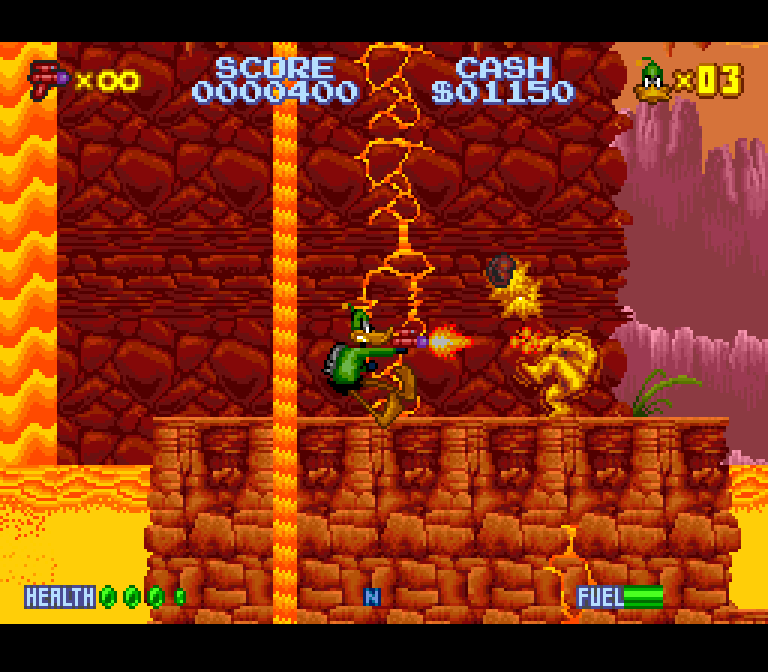Screen dimensions: 768x672
Task: Click the blue N indicator icon
Action: [372, 597]
